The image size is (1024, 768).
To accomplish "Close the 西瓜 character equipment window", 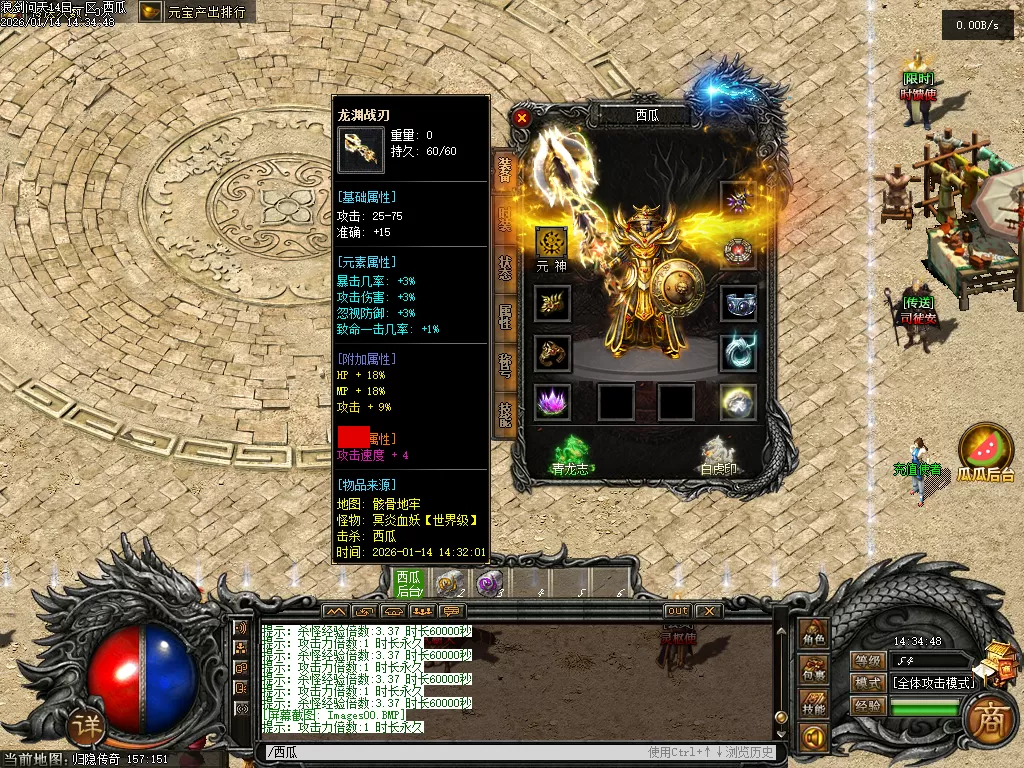I will pos(521,117).
